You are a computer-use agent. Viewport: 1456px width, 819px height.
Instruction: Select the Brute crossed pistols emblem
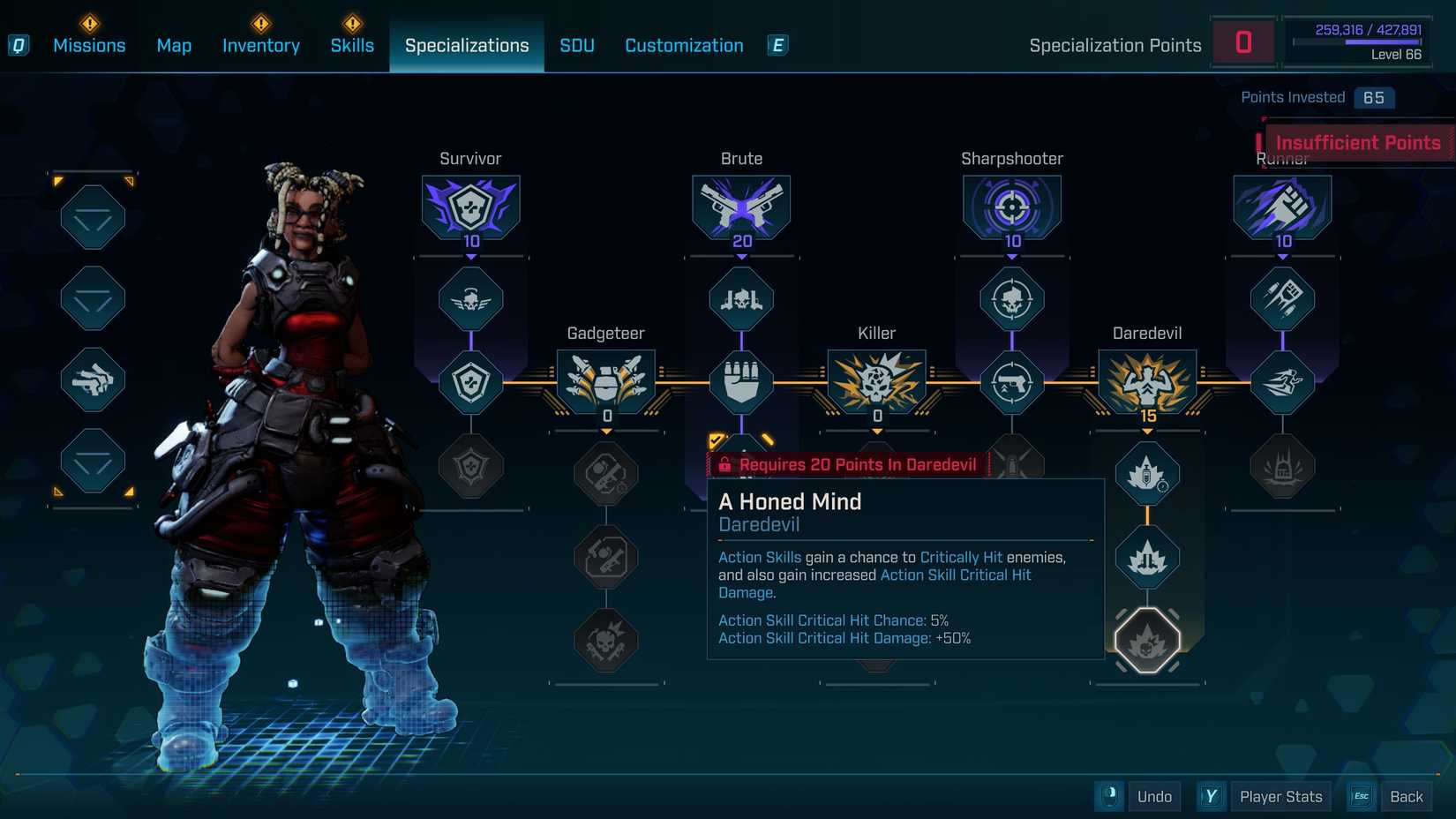click(741, 207)
